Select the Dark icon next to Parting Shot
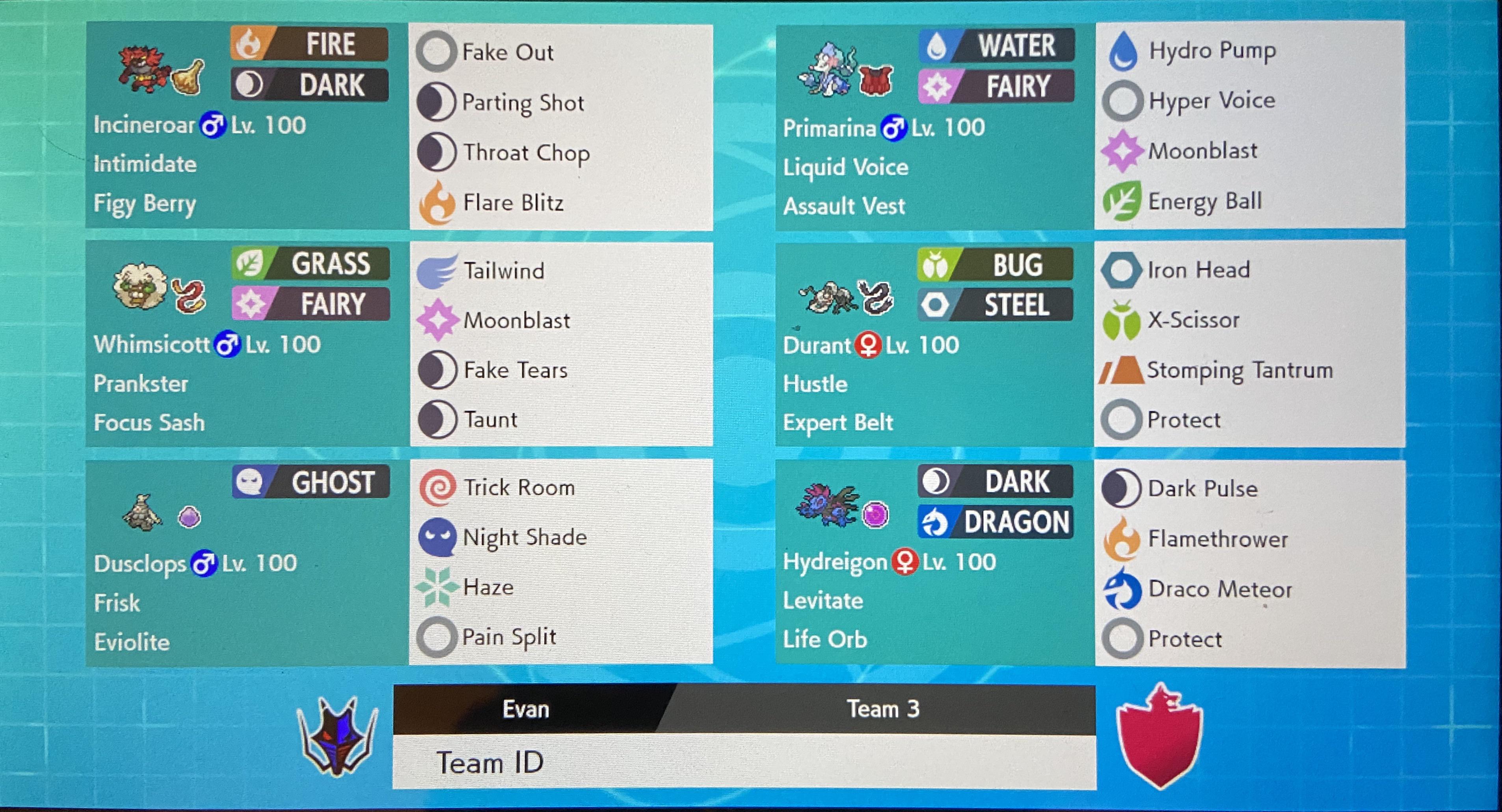 point(436,102)
